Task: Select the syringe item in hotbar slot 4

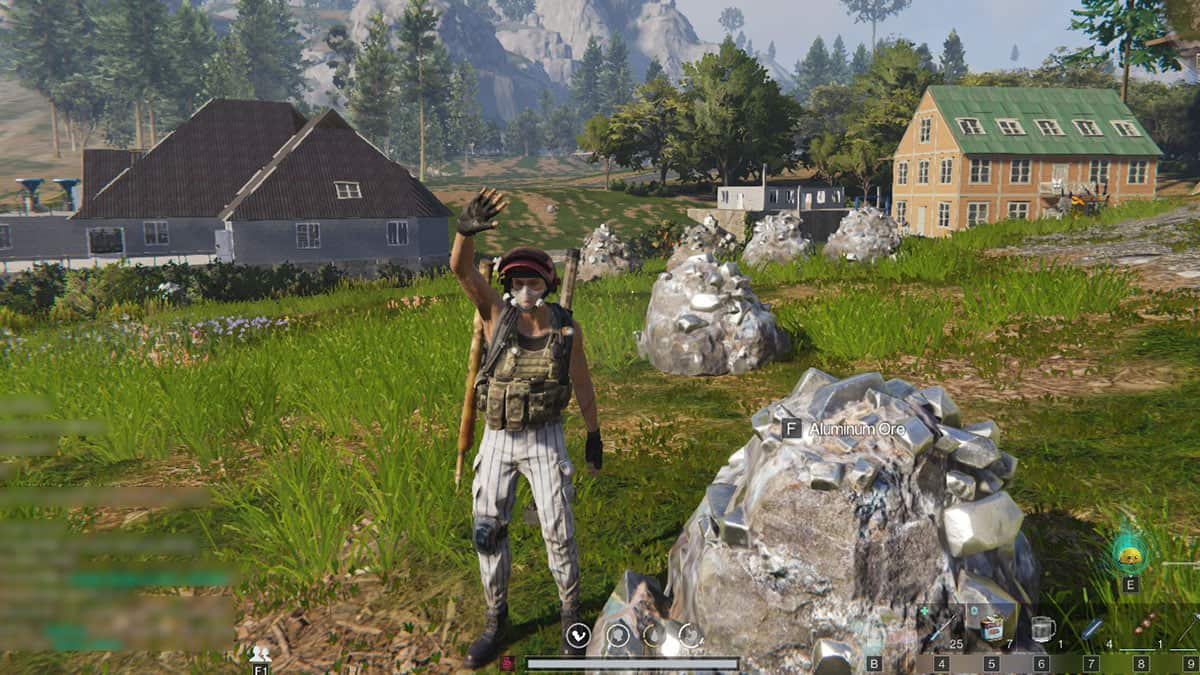Action: (x=942, y=628)
